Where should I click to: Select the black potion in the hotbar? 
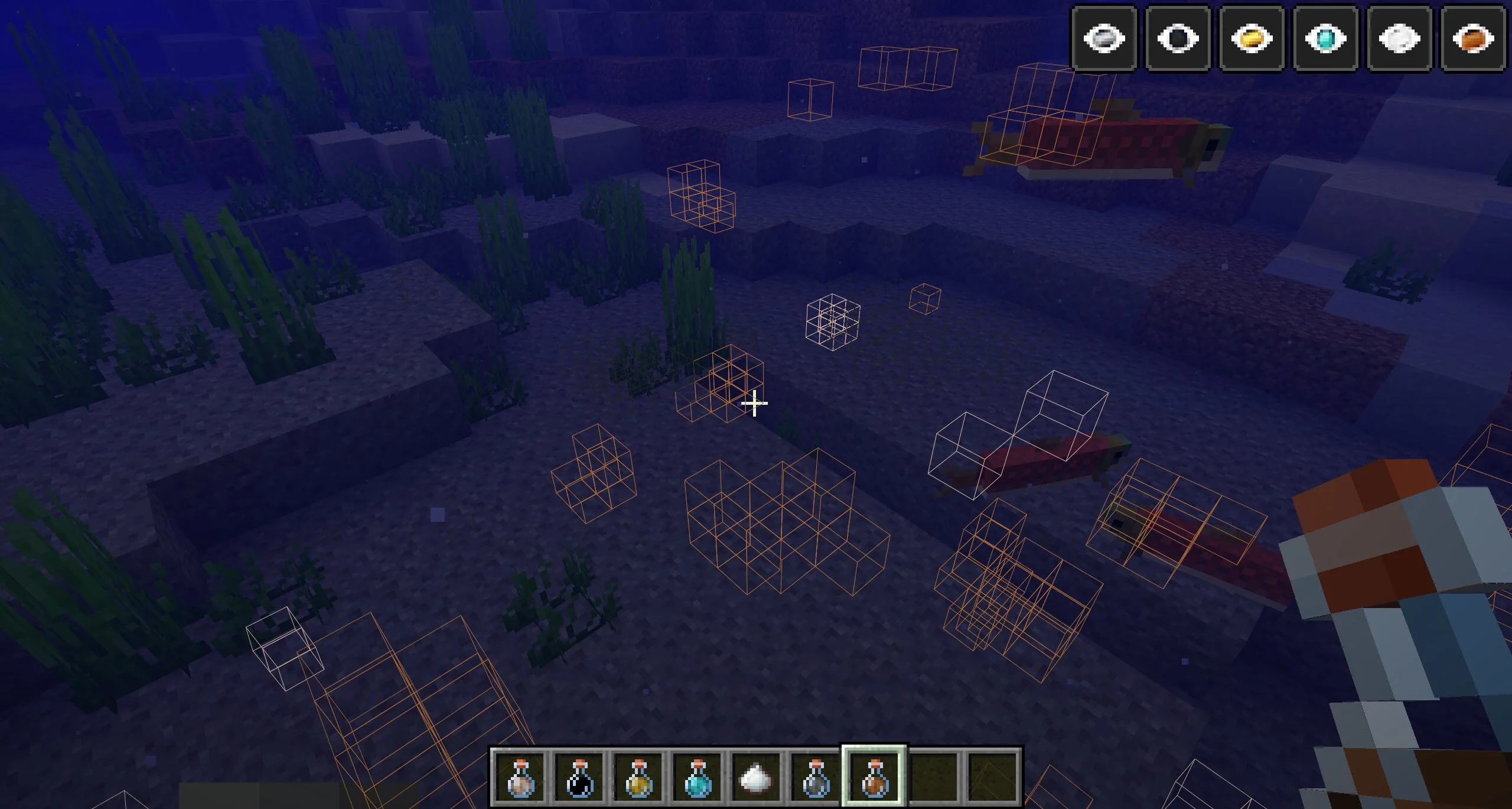tap(579, 778)
